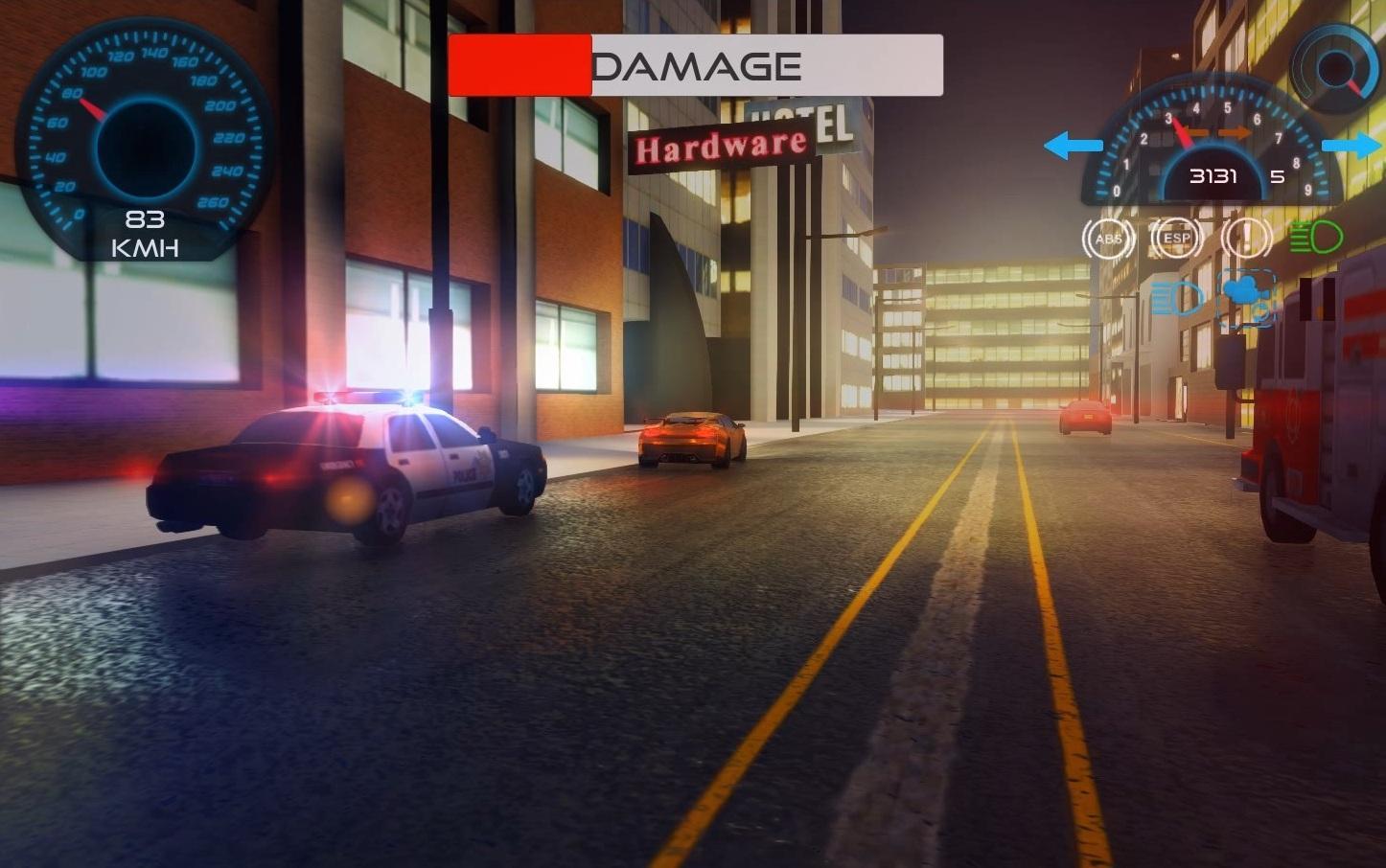Click the red needle on the tachometer
Screen dimensions: 1386x868
coord(1186,132)
